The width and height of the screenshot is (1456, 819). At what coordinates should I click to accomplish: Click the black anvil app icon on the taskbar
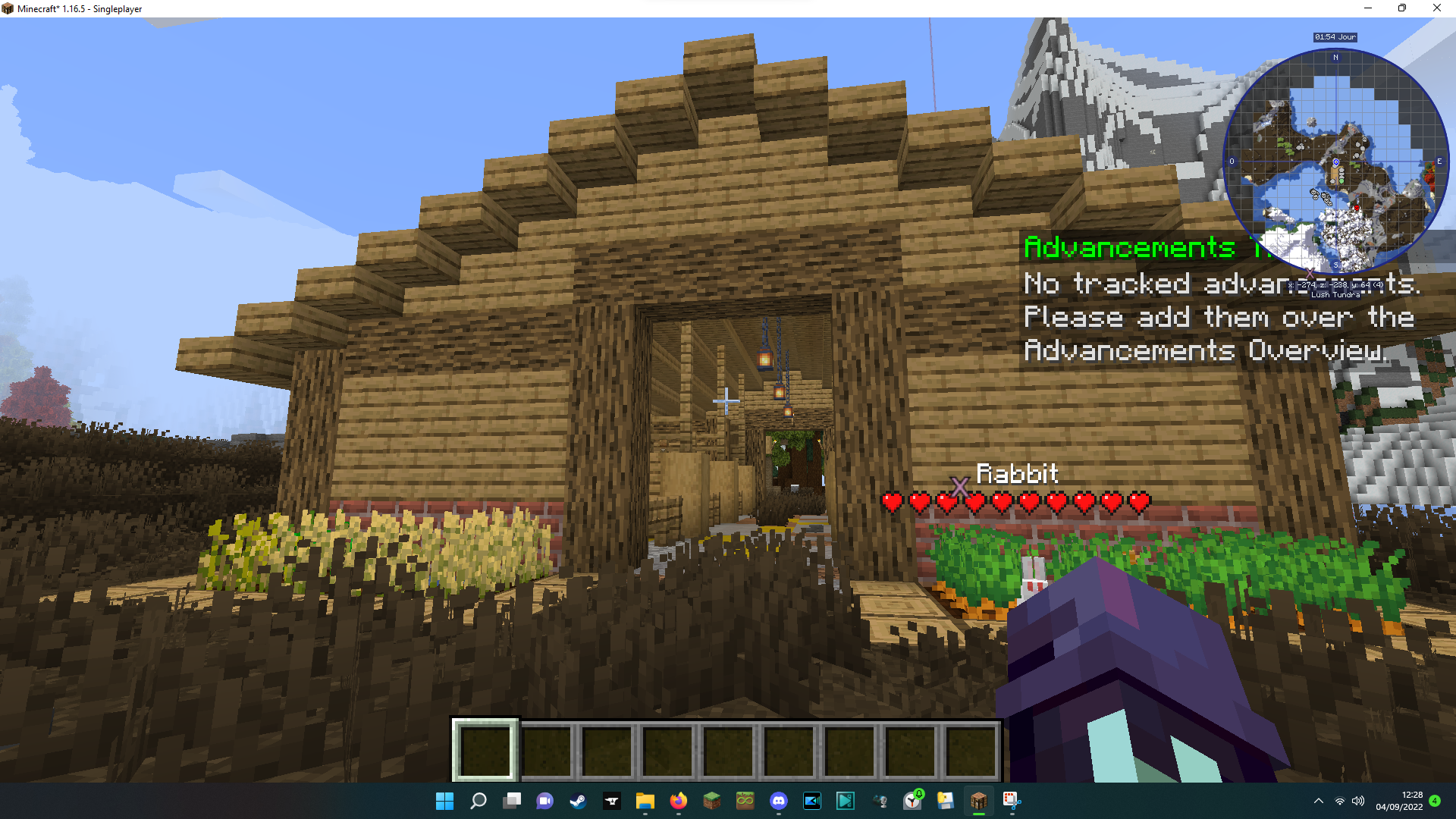[611, 802]
